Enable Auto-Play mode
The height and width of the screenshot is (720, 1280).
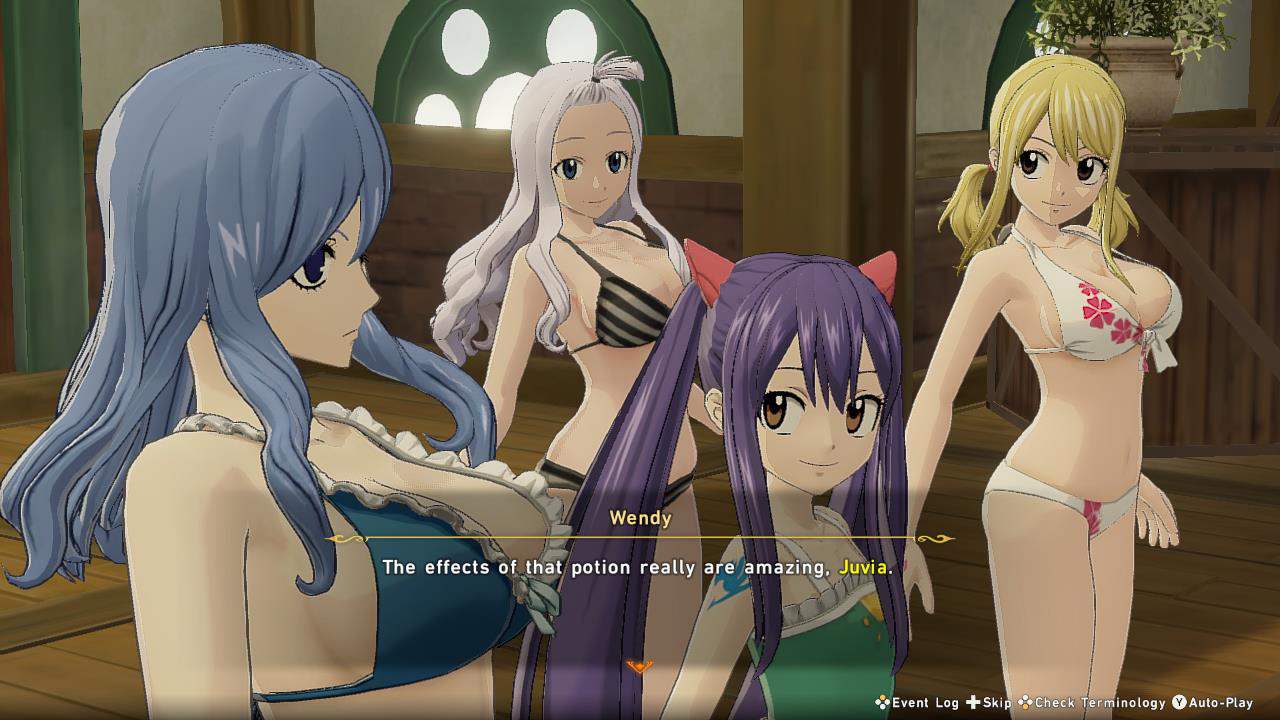[x=1220, y=702]
